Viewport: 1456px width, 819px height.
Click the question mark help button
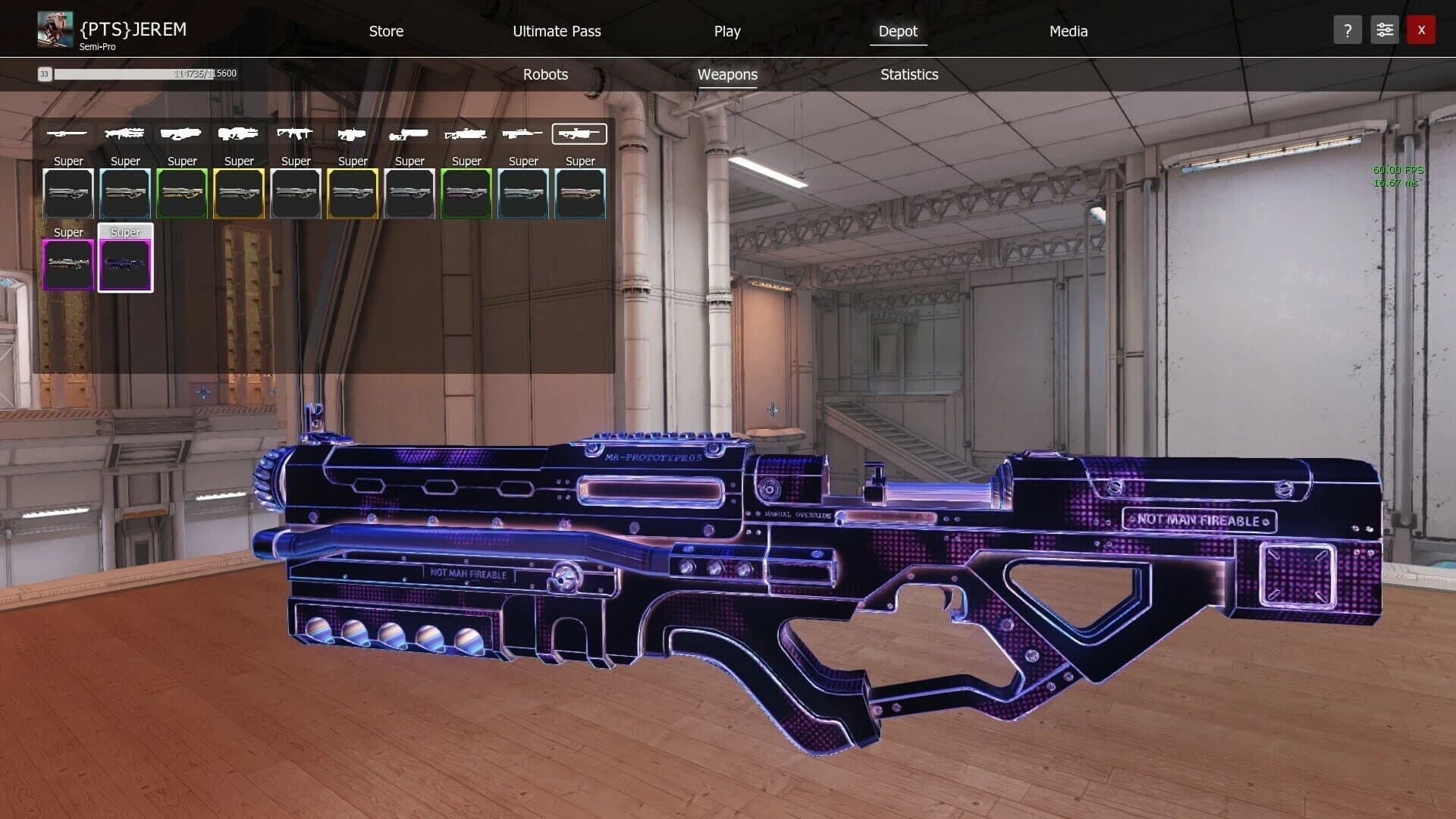coord(1348,30)
